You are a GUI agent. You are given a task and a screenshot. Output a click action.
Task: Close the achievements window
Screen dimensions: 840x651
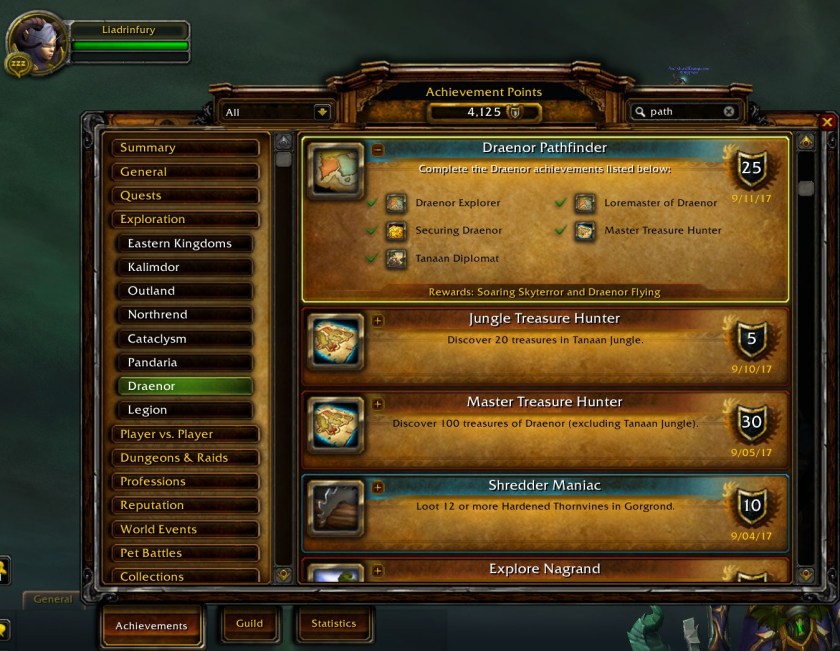click(x=827, y=122)
